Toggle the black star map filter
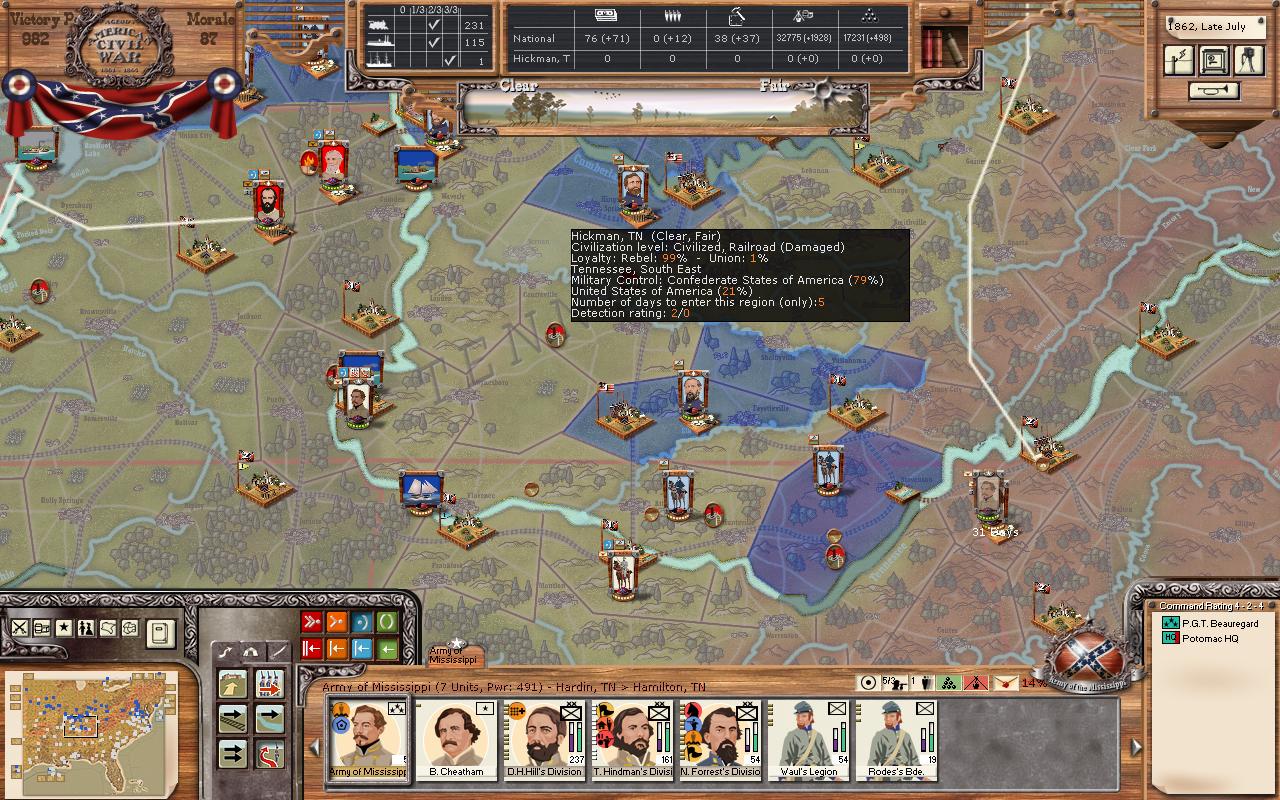Screen dimensions: 1280x800 [63, 628]
